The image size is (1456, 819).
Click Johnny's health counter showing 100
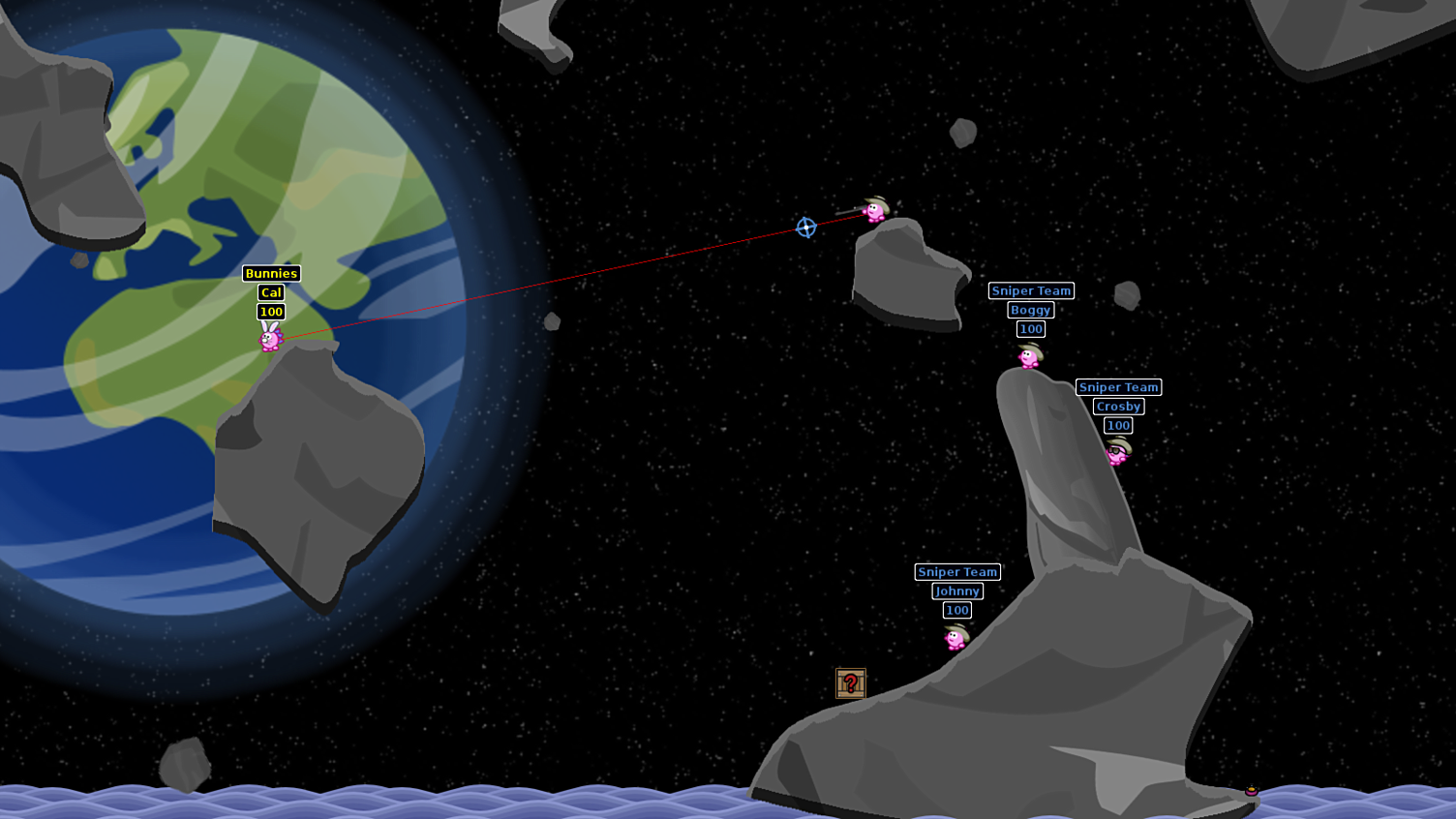point(955,610)
